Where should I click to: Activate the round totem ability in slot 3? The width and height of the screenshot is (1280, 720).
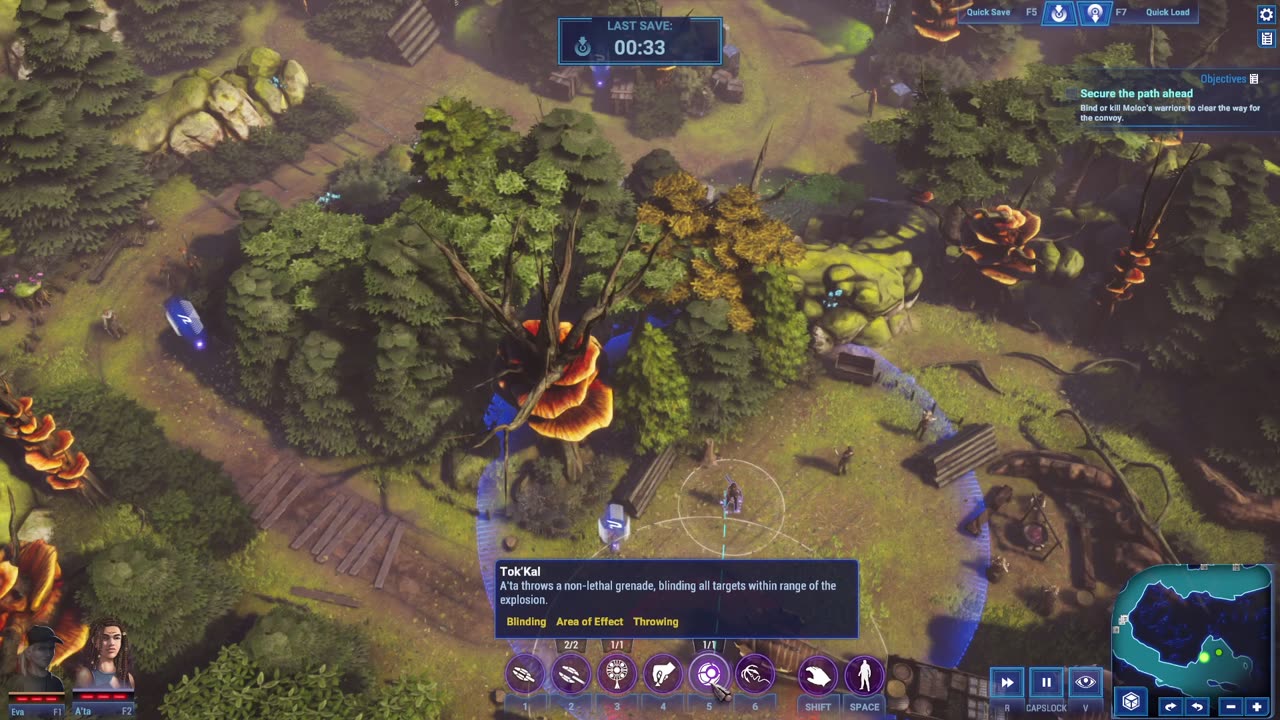pos(617,676)
